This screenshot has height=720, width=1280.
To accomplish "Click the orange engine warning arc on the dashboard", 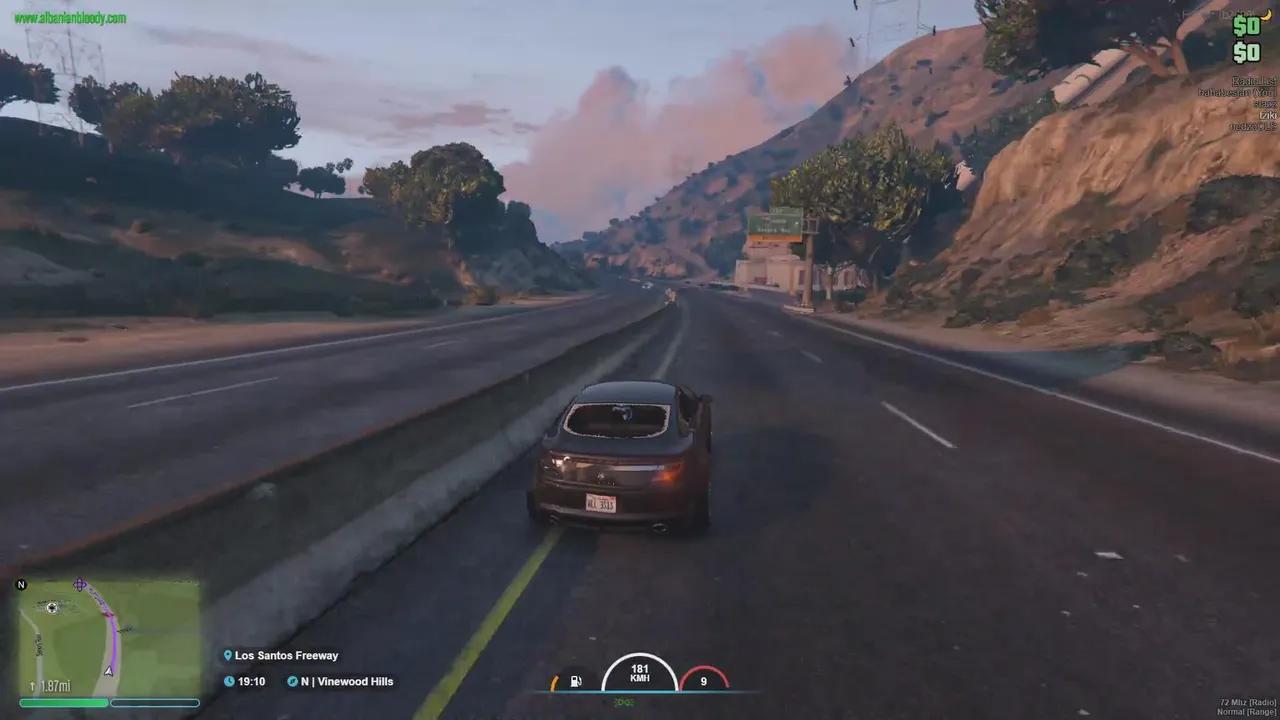I will click(555, 683).
